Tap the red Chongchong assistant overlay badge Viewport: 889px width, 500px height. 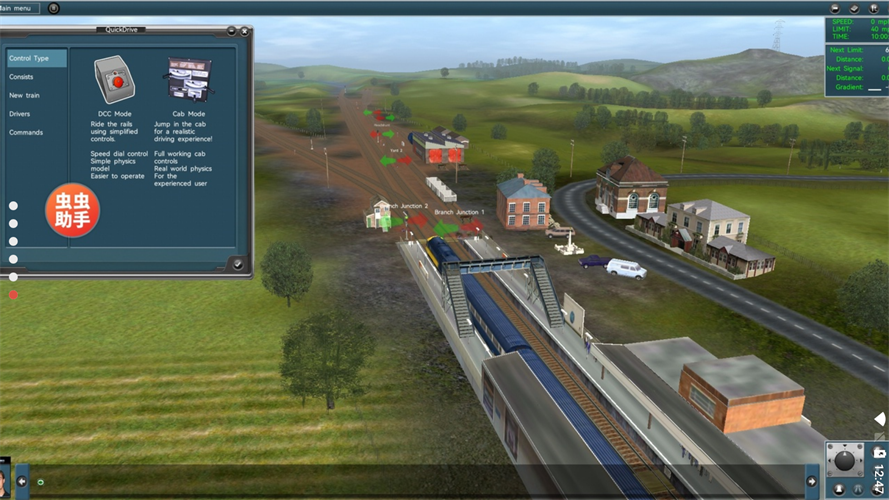[x=71, y=209]
